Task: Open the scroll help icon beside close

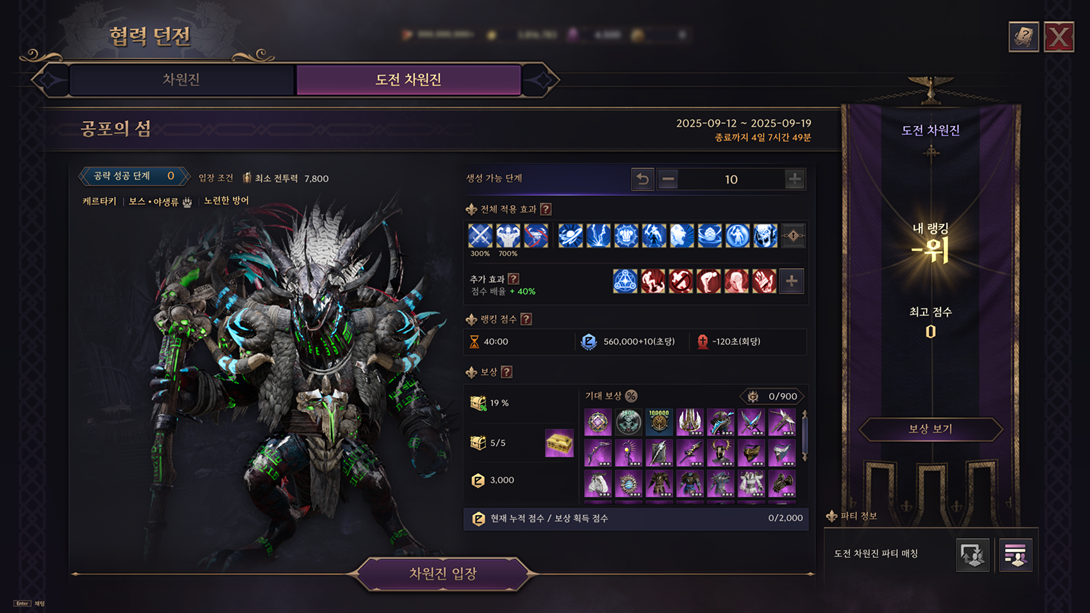Action: [1023, 37]
